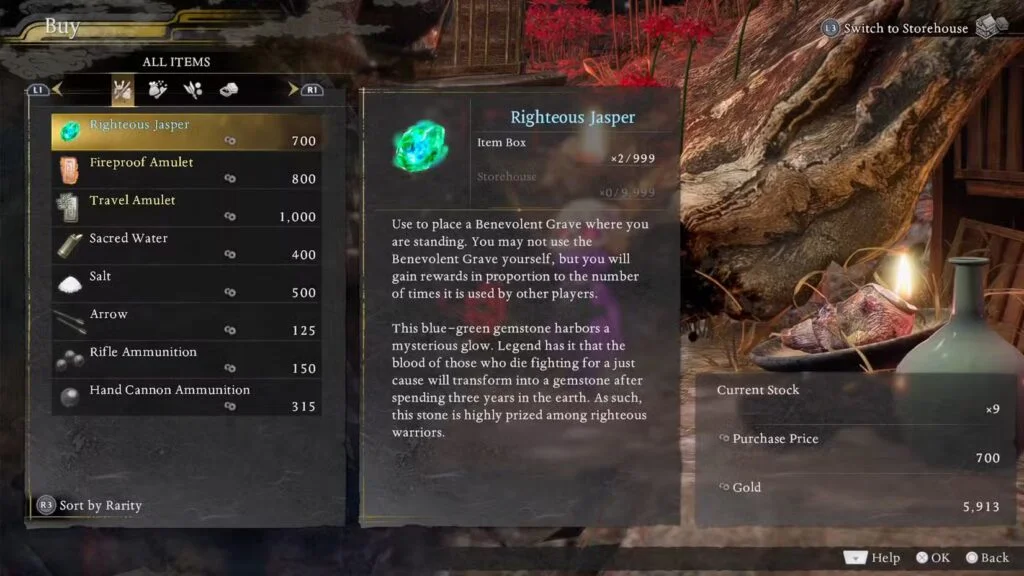Click the left arrow to cycle categories
Screen dimensions: 1024x576
point(55,90)
